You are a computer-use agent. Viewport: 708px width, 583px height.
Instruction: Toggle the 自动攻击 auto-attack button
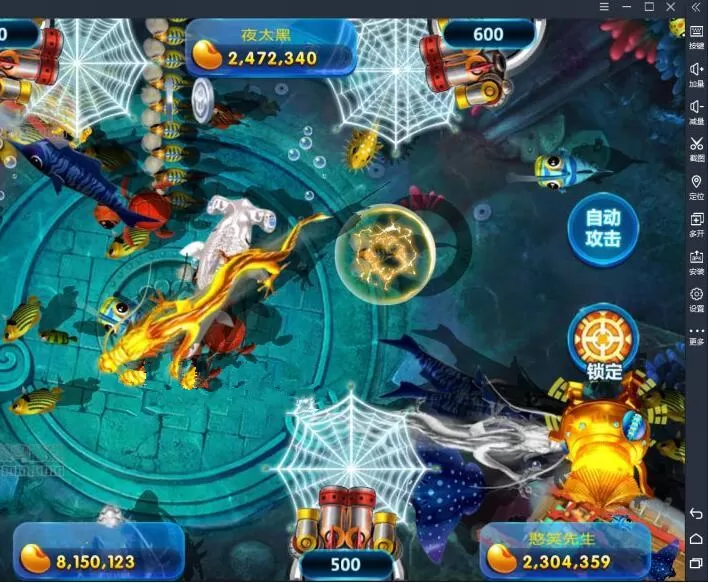(602, 228)
